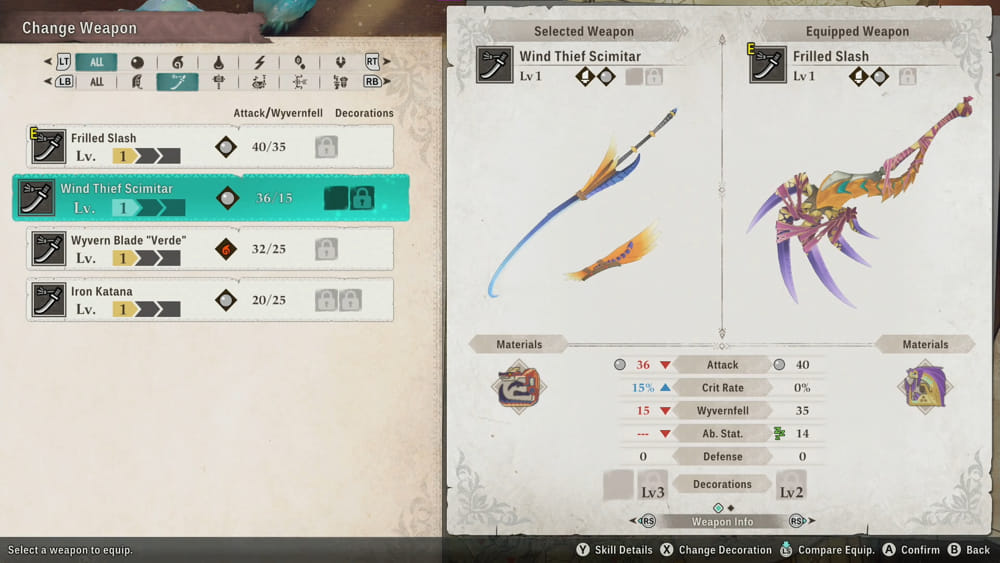The width and height of the screenshot is (1000, 563).
Task: Select the highlighted long sword type tab
Action: click(177, 82)
